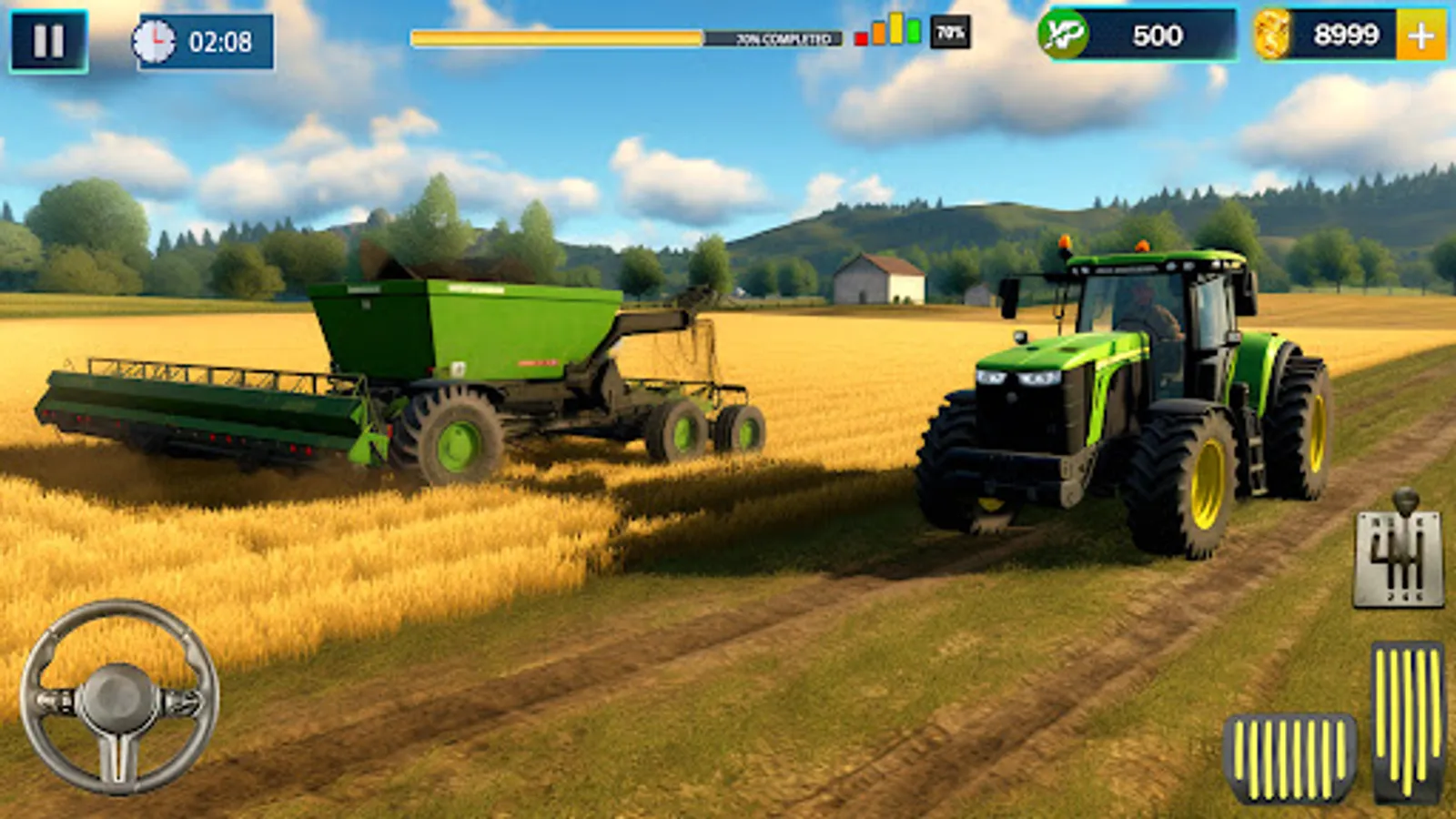Click the XP counter showing 500
Screen dimensions: 1456x819
(x=1158, y=36)
